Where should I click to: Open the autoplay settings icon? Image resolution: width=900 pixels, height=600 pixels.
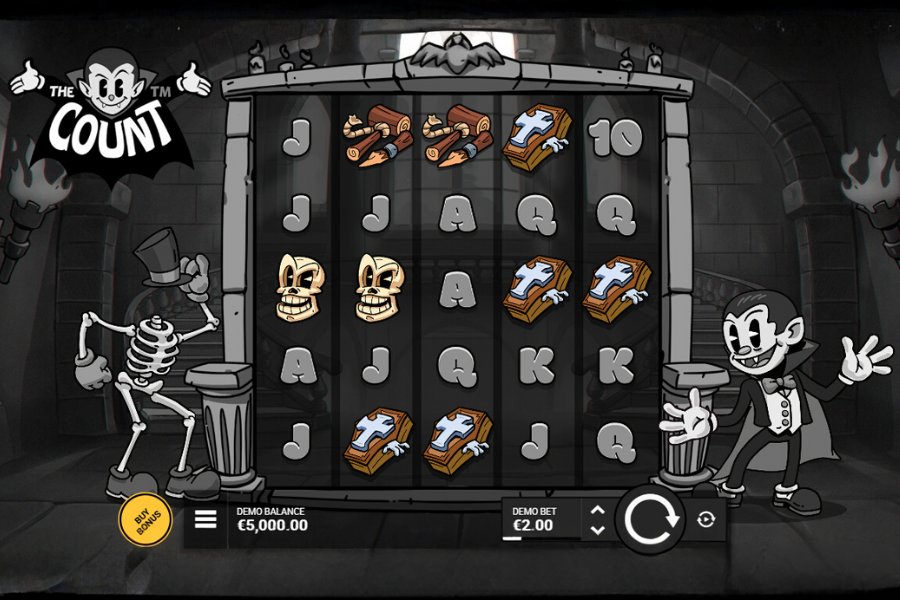click(x=706, y=520)
